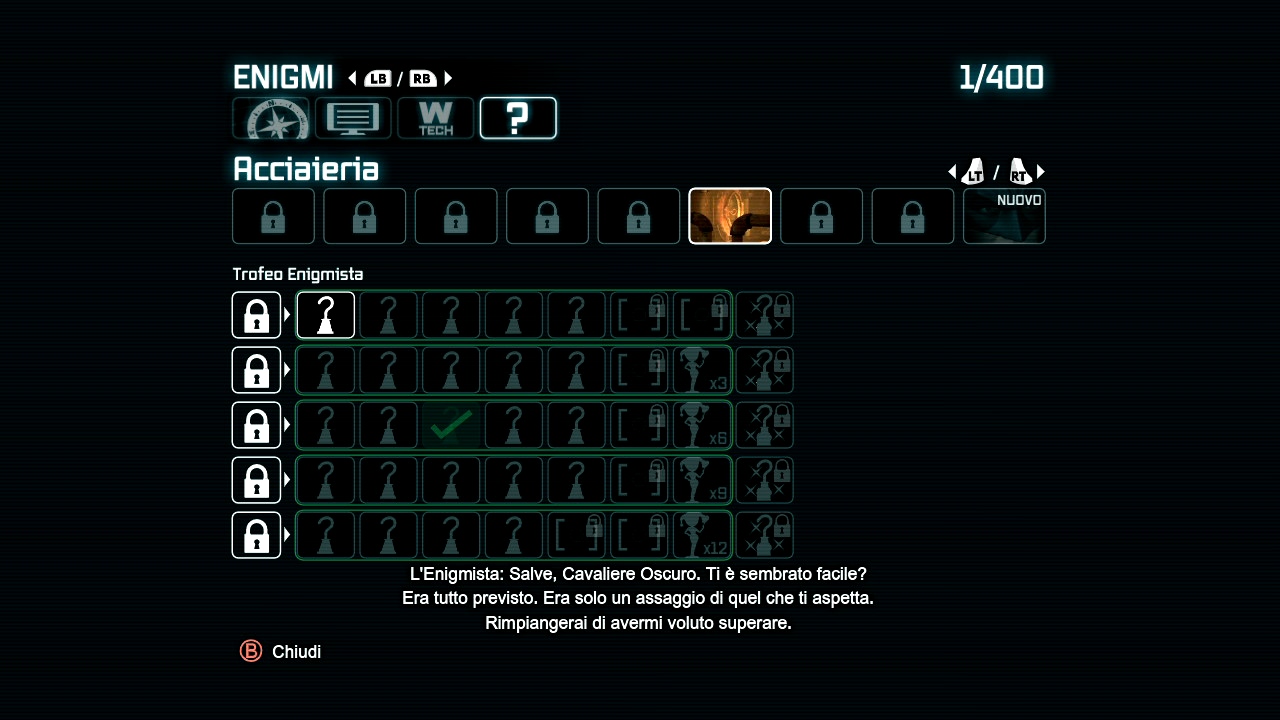Pick the x12 Riddler challenge slot

pyautogui.click(x=703, y=535)
